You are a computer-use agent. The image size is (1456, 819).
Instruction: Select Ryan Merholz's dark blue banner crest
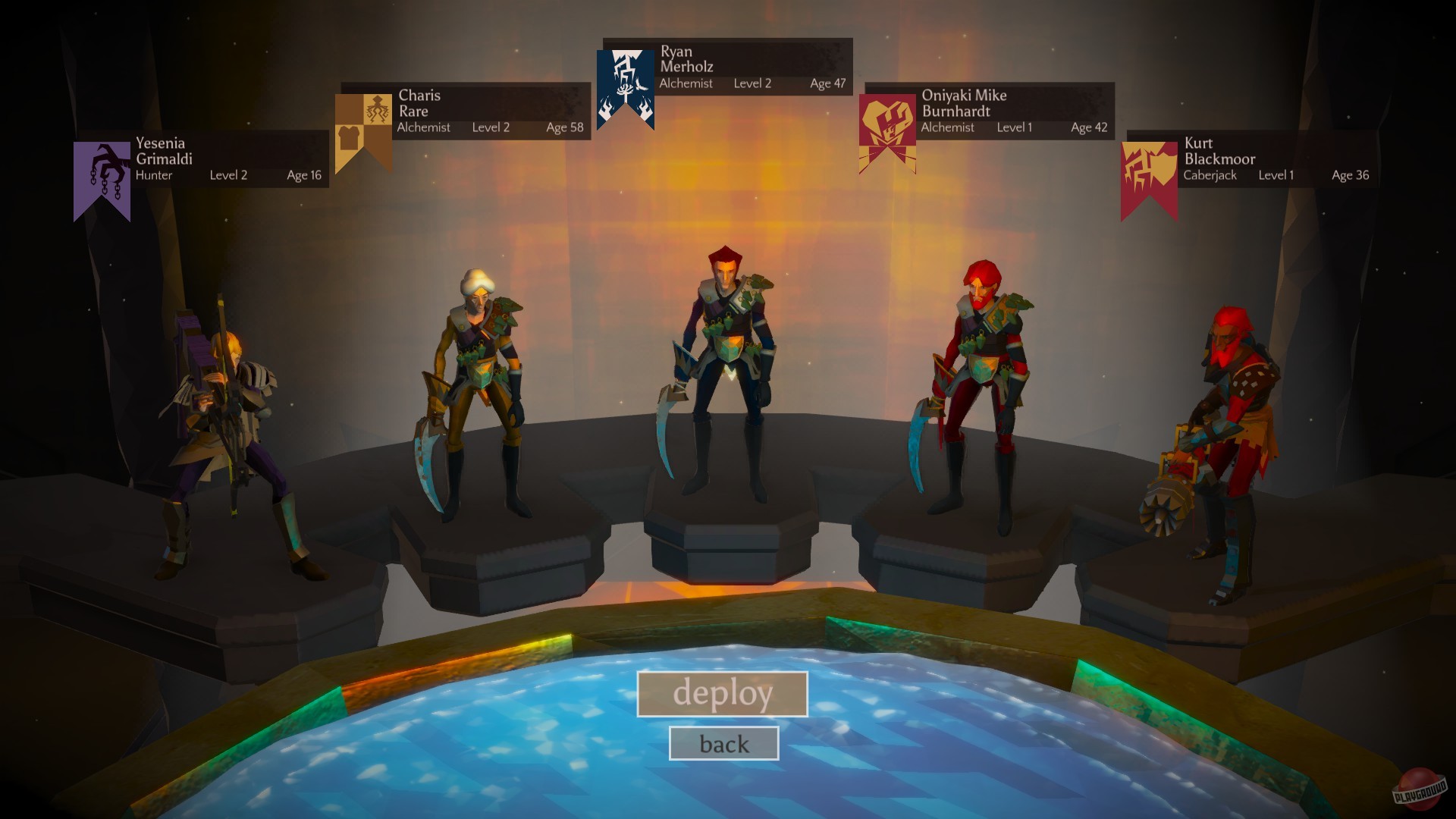623,91
